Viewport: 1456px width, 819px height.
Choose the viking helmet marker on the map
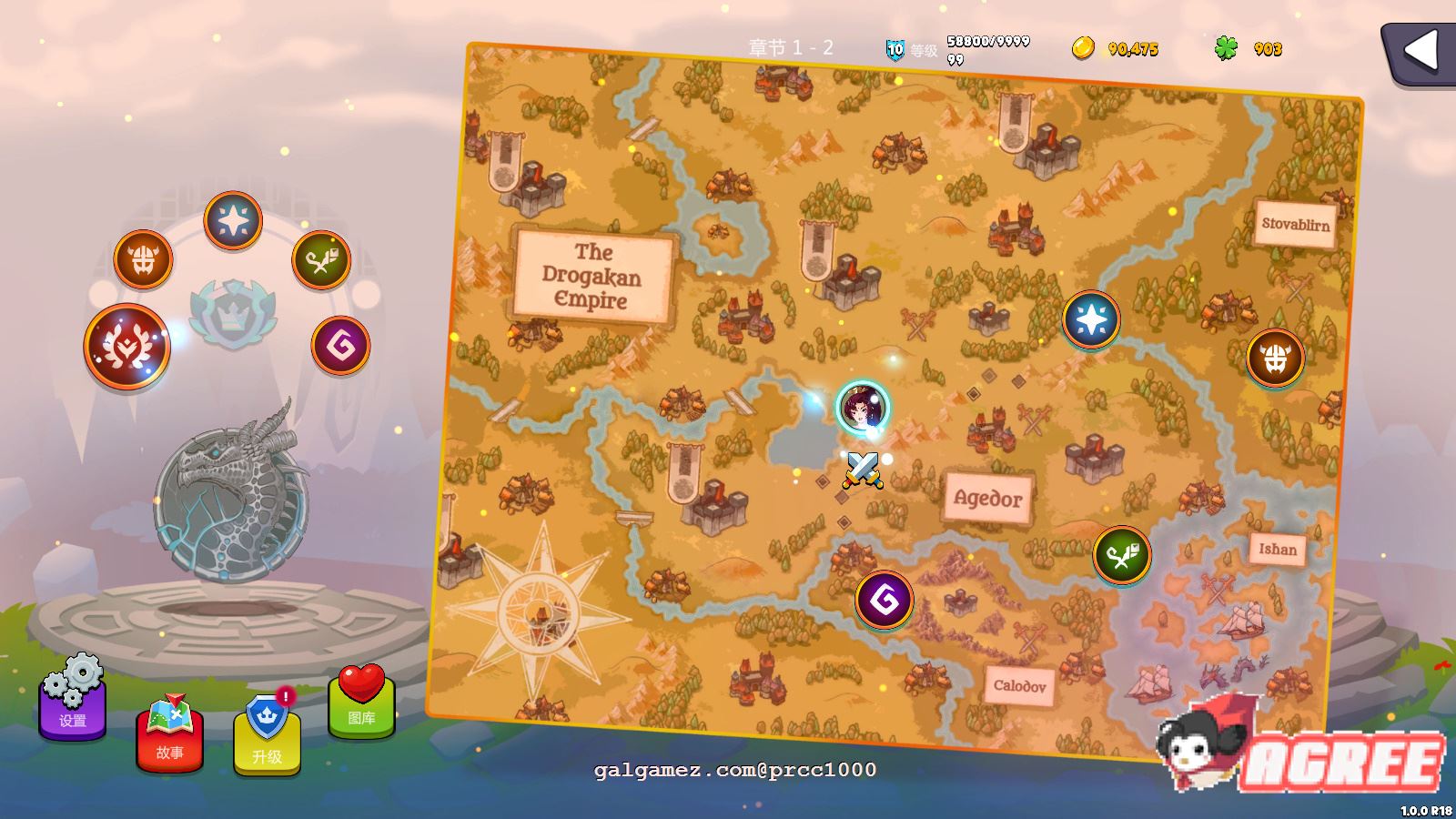[x=1275, y=358]
